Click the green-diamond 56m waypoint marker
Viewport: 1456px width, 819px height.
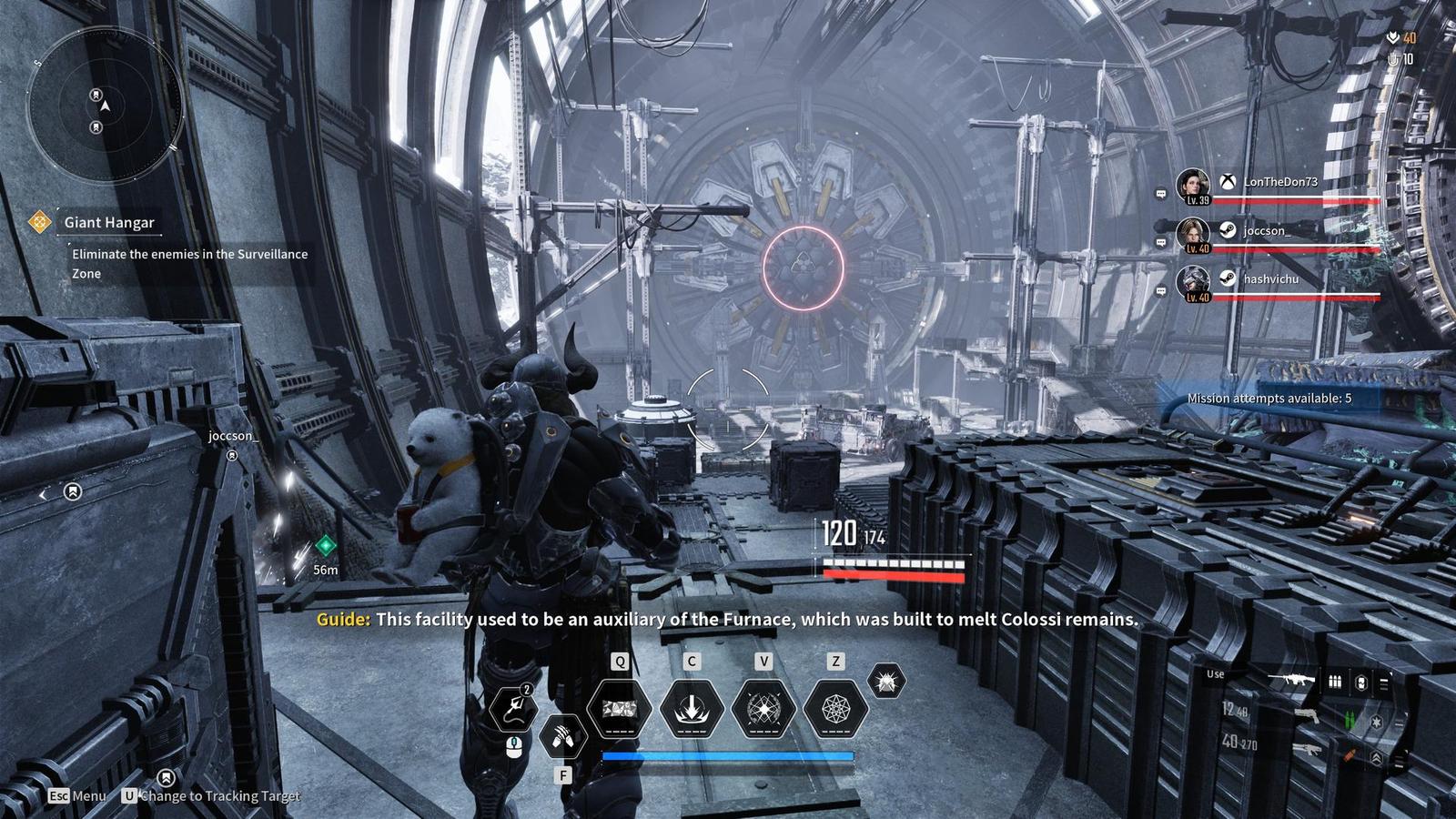[x=325, y=546]
